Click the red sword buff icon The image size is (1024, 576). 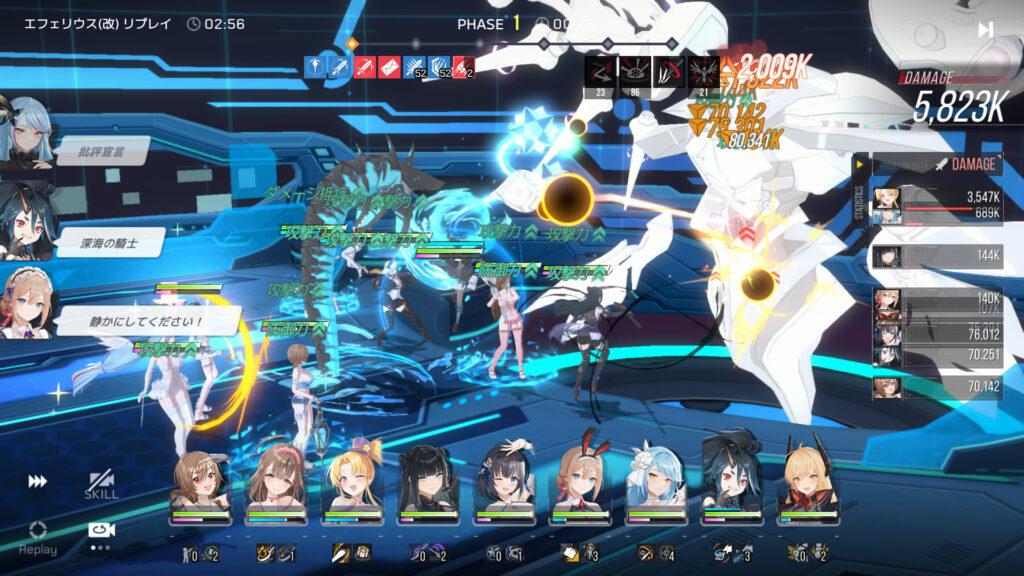pyautogui.click(x=365, y=67)
